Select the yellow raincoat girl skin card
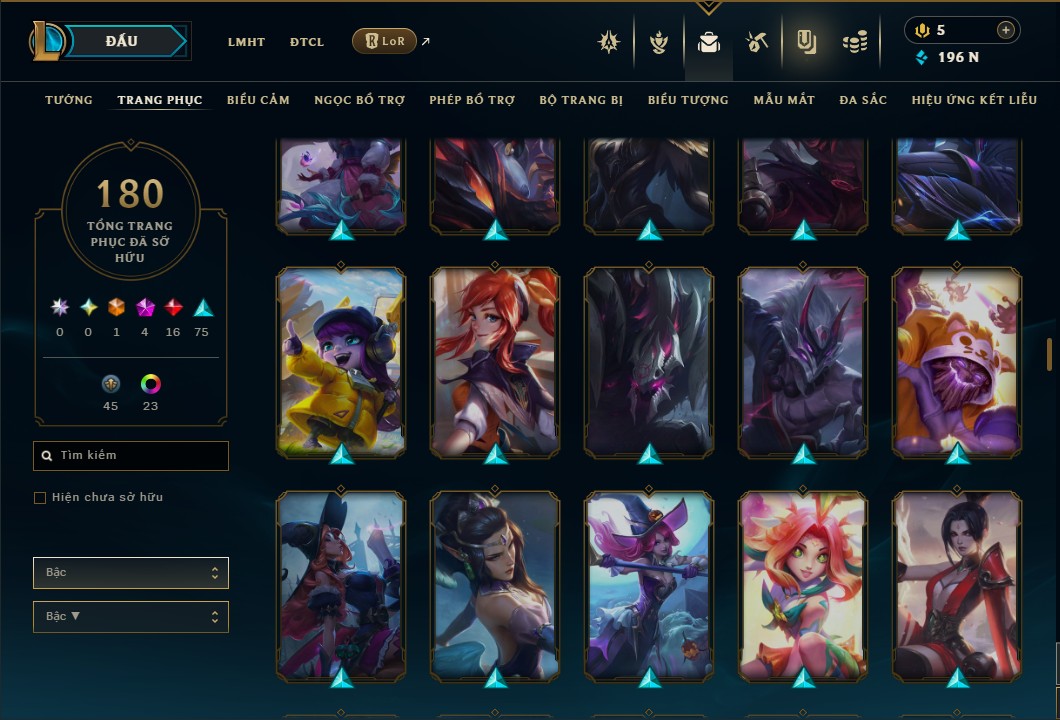Screen dimensions: 1060x720 [x=341, y=360]
